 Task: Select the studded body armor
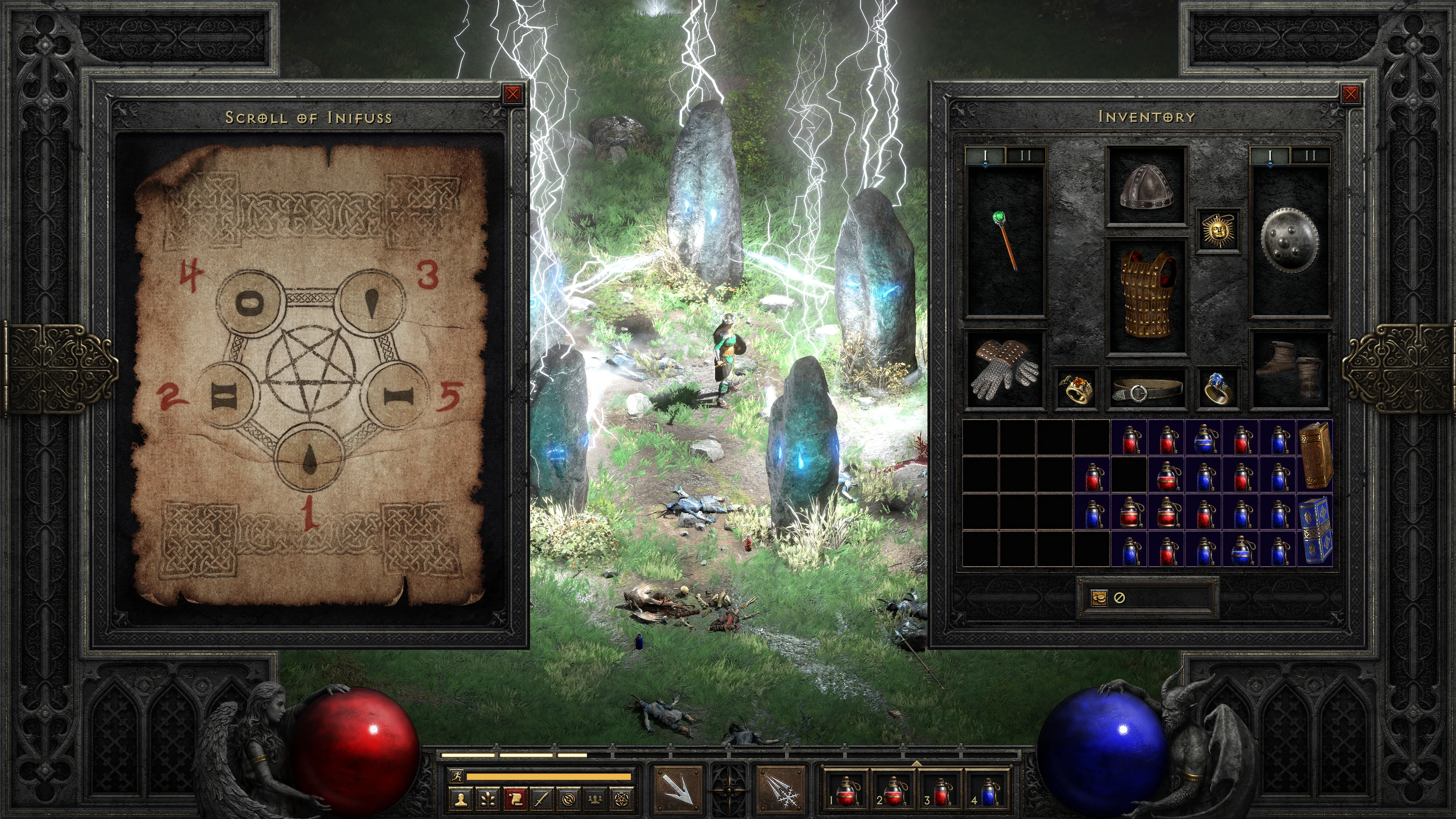[x=1147, y=296]
